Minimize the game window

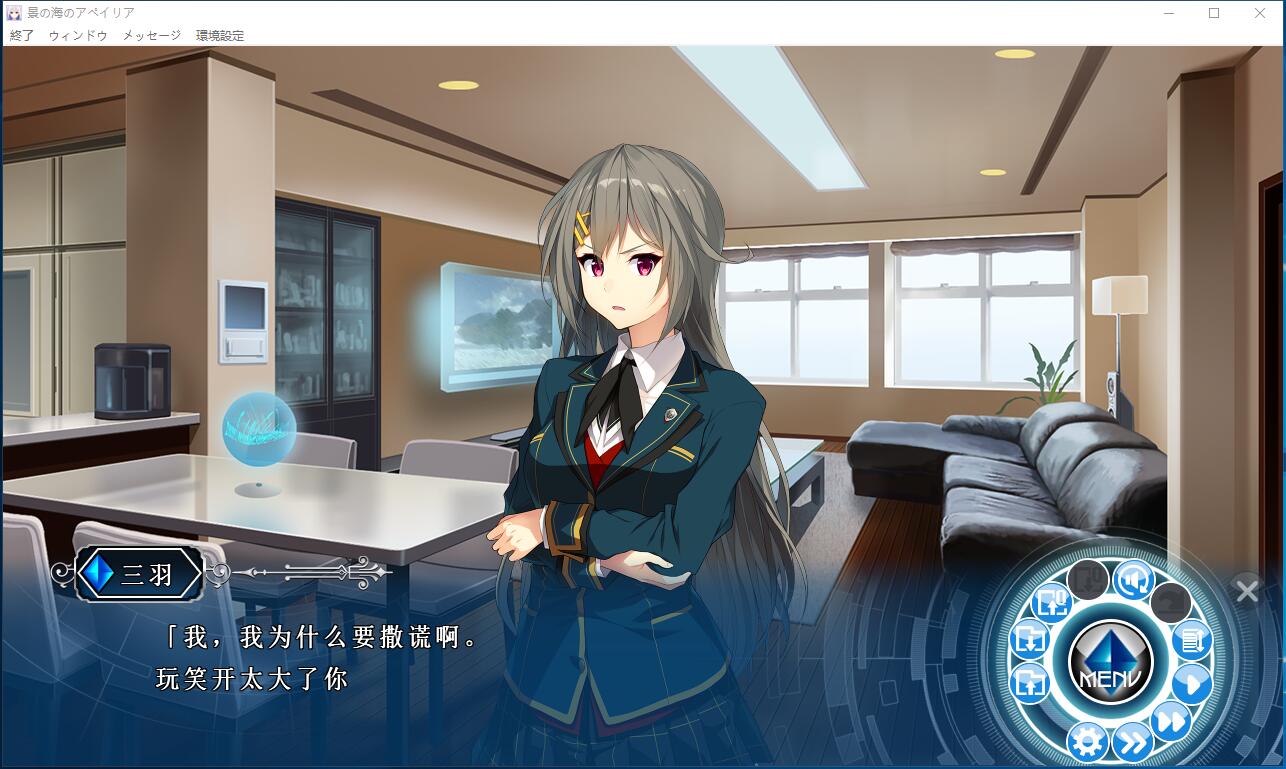pyautogui.click(x=1168, y=13)
